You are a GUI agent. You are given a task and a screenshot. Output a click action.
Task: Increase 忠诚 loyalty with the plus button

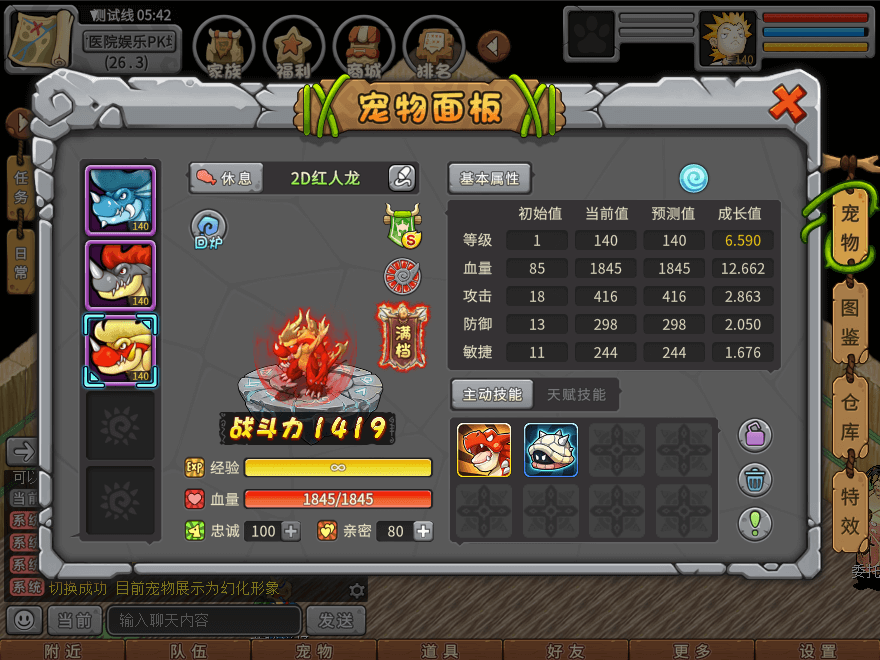[x=291, y=531]
